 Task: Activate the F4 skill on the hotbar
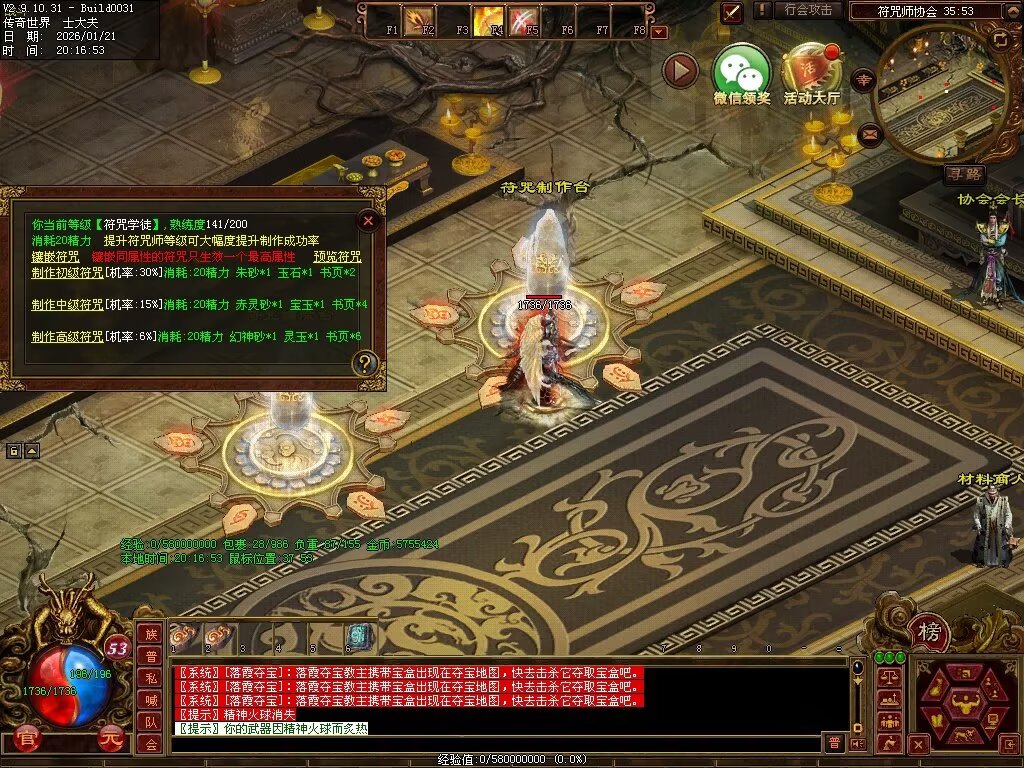[x=490, y=19]
